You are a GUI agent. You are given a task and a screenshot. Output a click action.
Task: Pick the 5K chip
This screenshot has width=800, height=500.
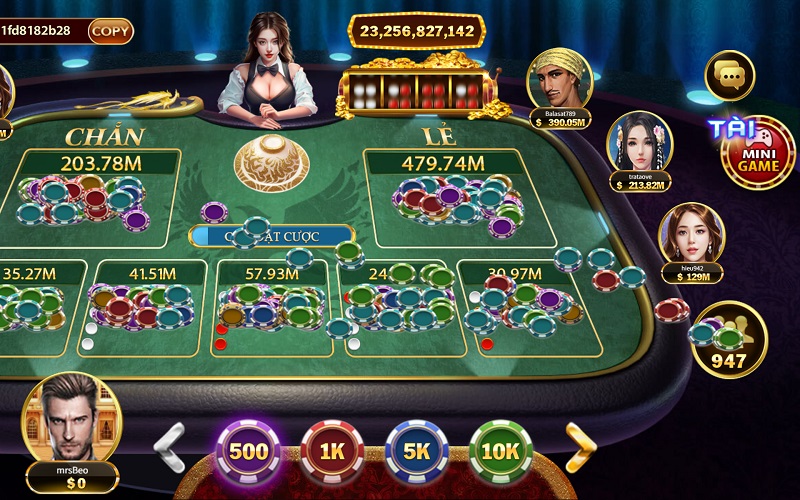416,452
